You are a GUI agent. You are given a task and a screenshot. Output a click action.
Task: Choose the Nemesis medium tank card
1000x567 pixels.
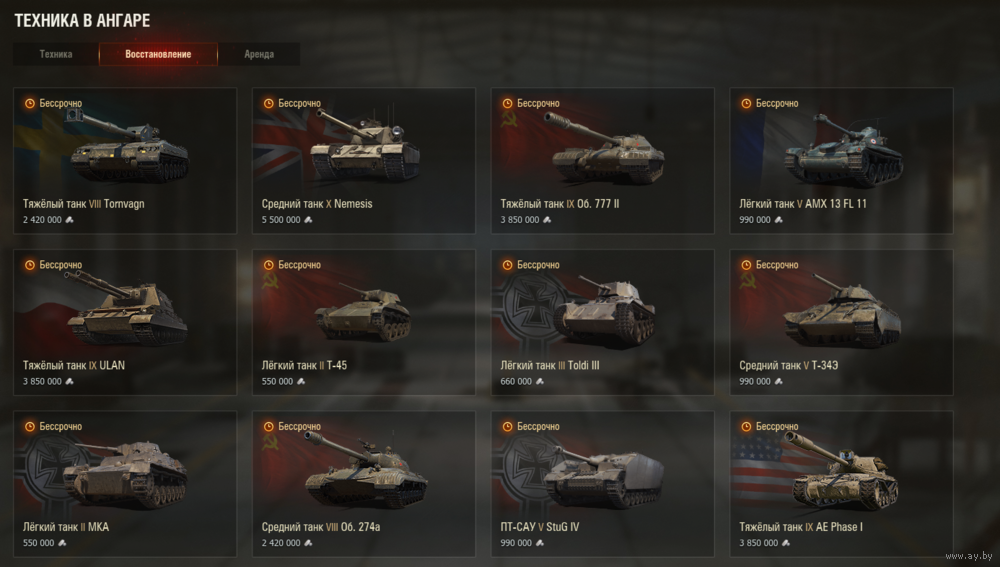364,160
